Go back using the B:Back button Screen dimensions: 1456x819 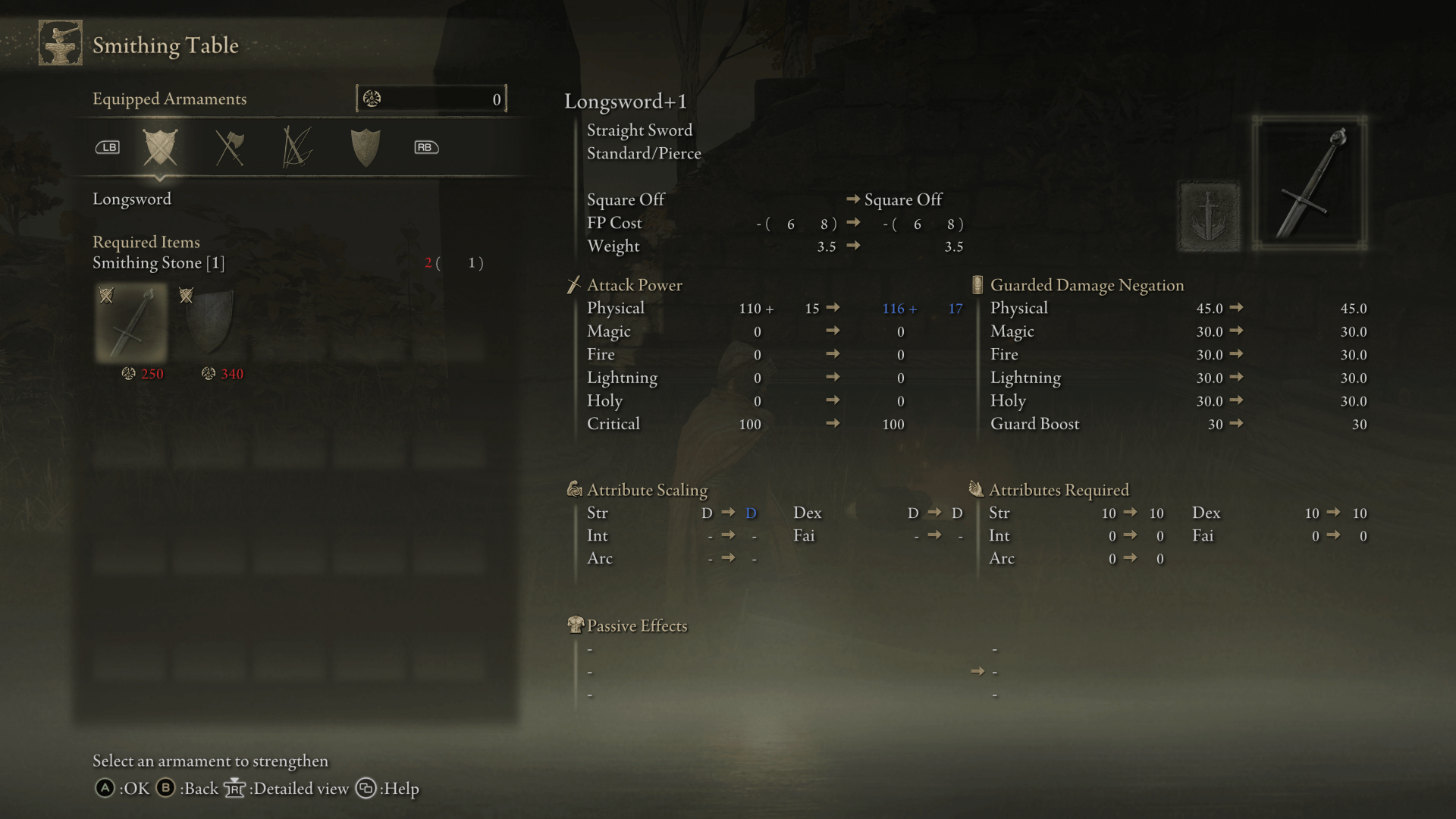pos(165,789)
